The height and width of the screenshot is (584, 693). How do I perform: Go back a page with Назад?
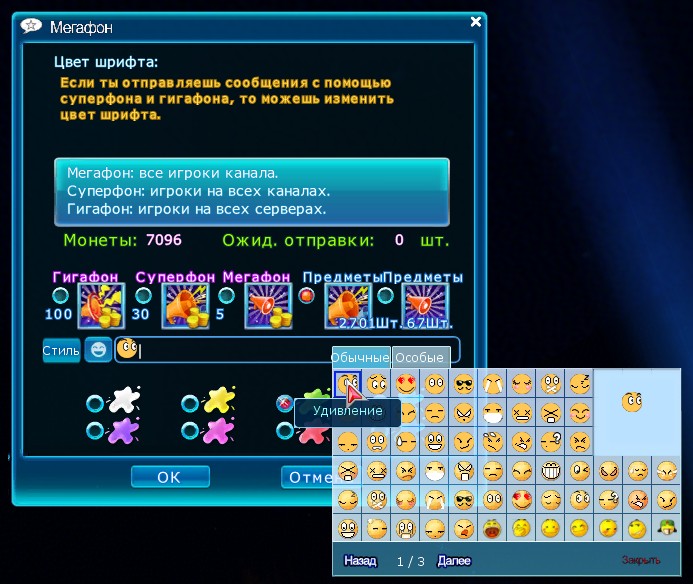click(x=360, y=561)
